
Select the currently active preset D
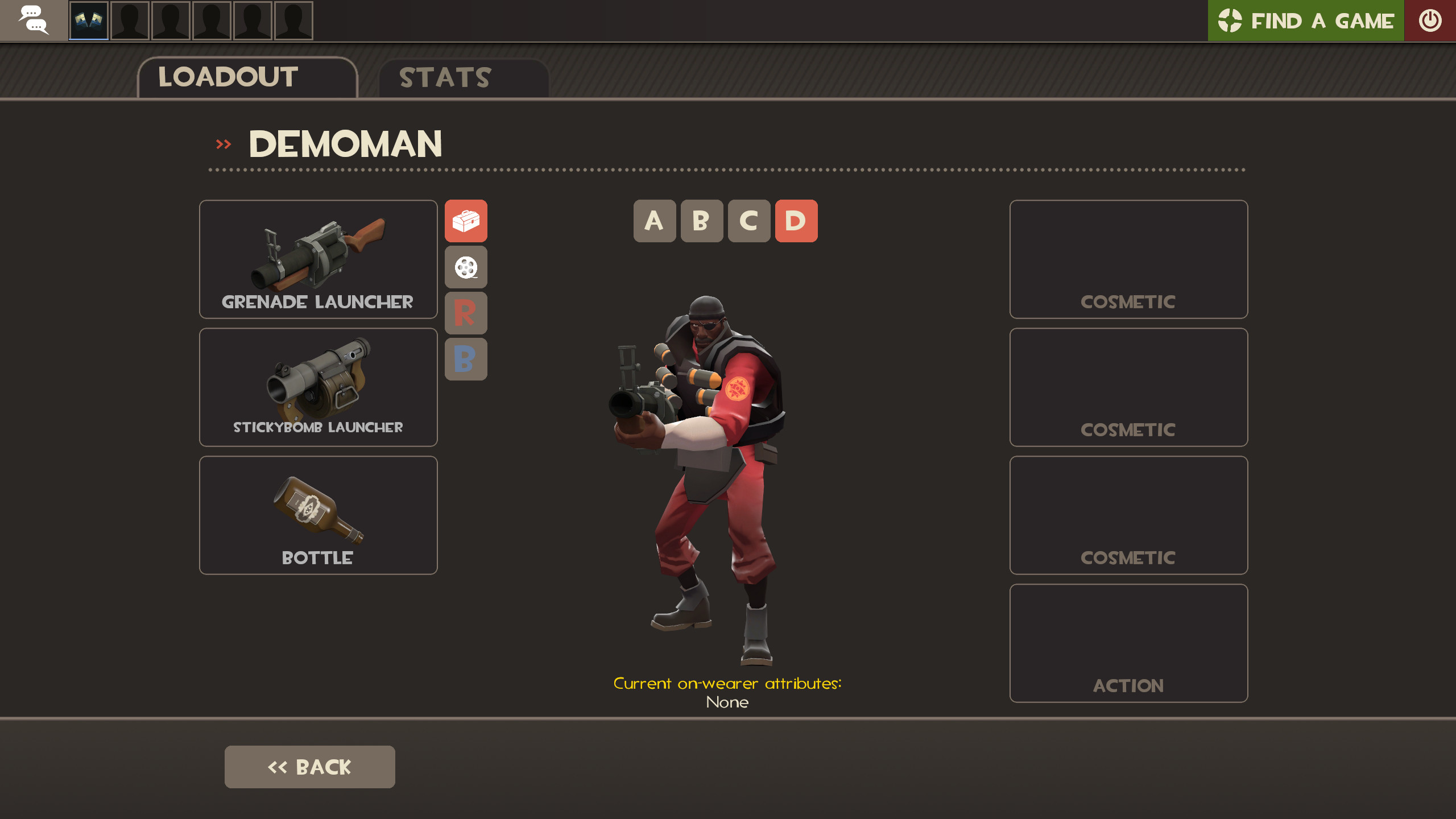[796, 222]
